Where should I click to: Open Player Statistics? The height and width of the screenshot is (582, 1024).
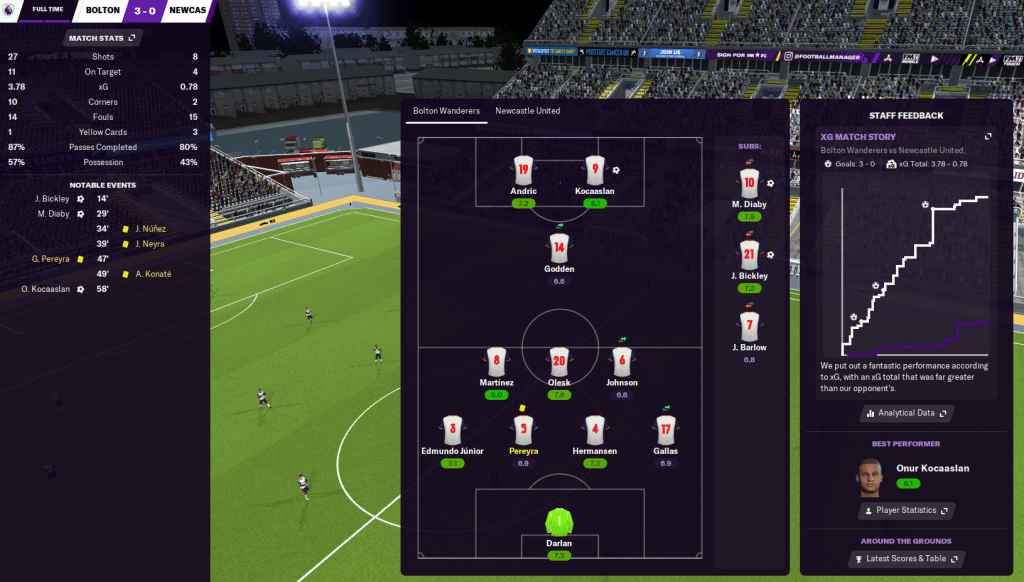pos(906,510)
